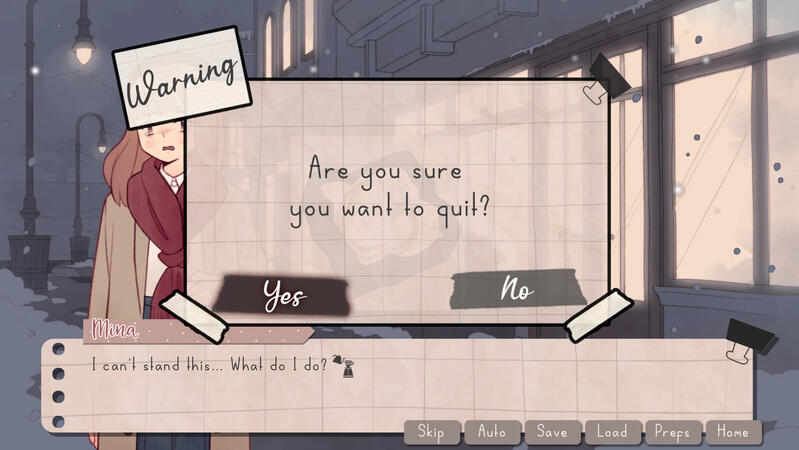Open the Prefs settings
The image size is (799, 450).
(673, 432)
